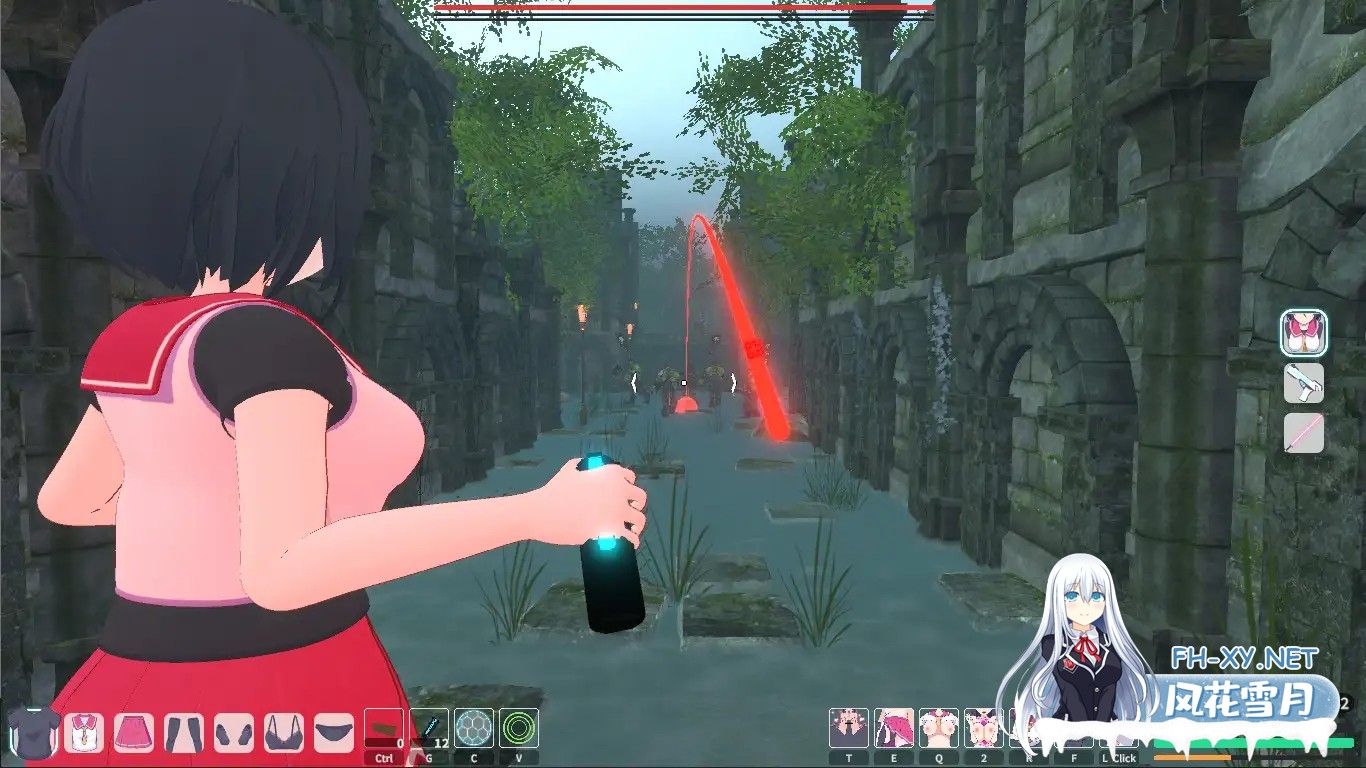Select the T hotbar skill thumbnail
Image resolution: width=1366 pixels, height=768 pixels.
click(x=849, y=726)
